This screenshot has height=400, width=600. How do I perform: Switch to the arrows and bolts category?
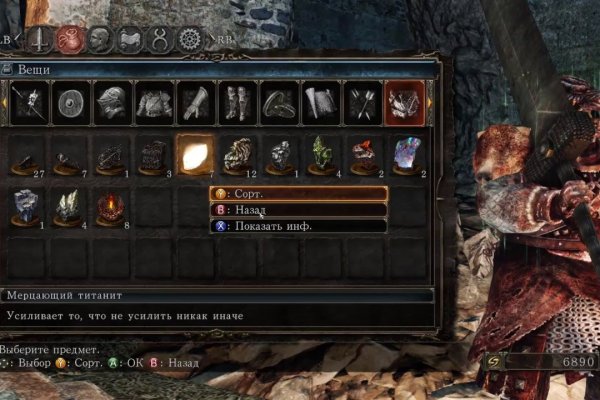click(362, 103)
